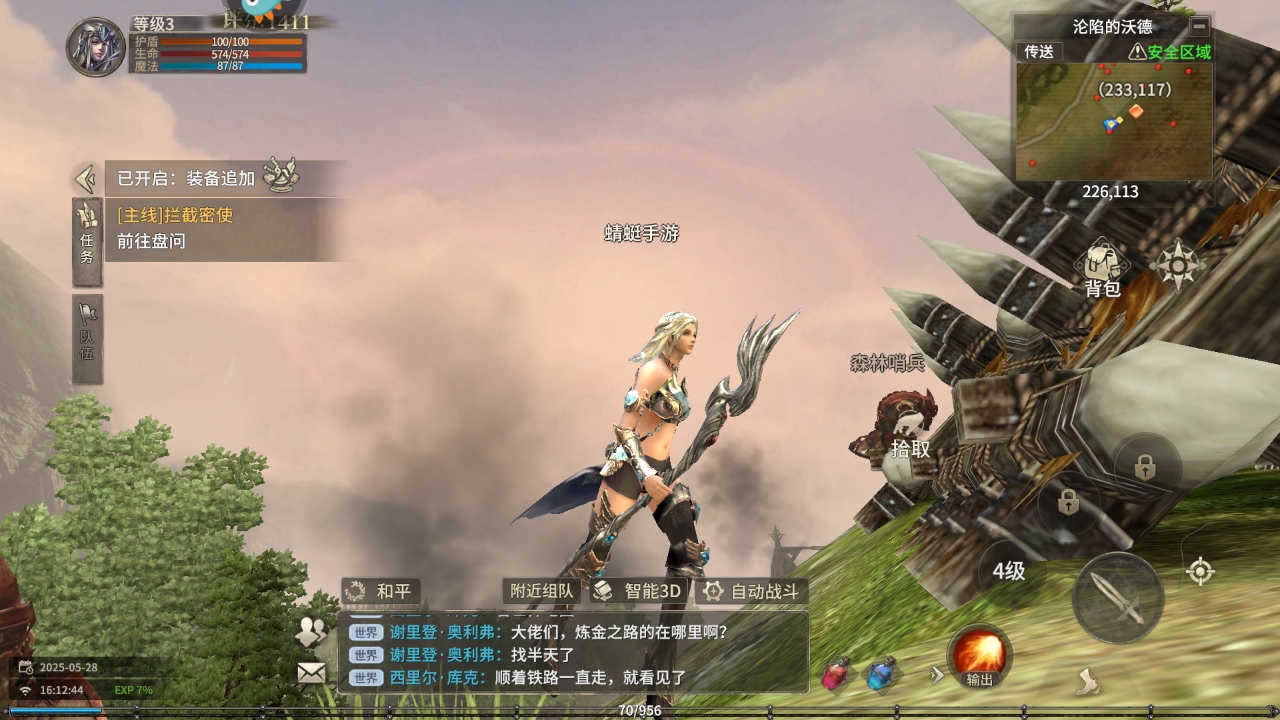The width and height of the screenshot is (1280, 720).
Task: Open the compass star menu icon
Action: (1180, 266)
